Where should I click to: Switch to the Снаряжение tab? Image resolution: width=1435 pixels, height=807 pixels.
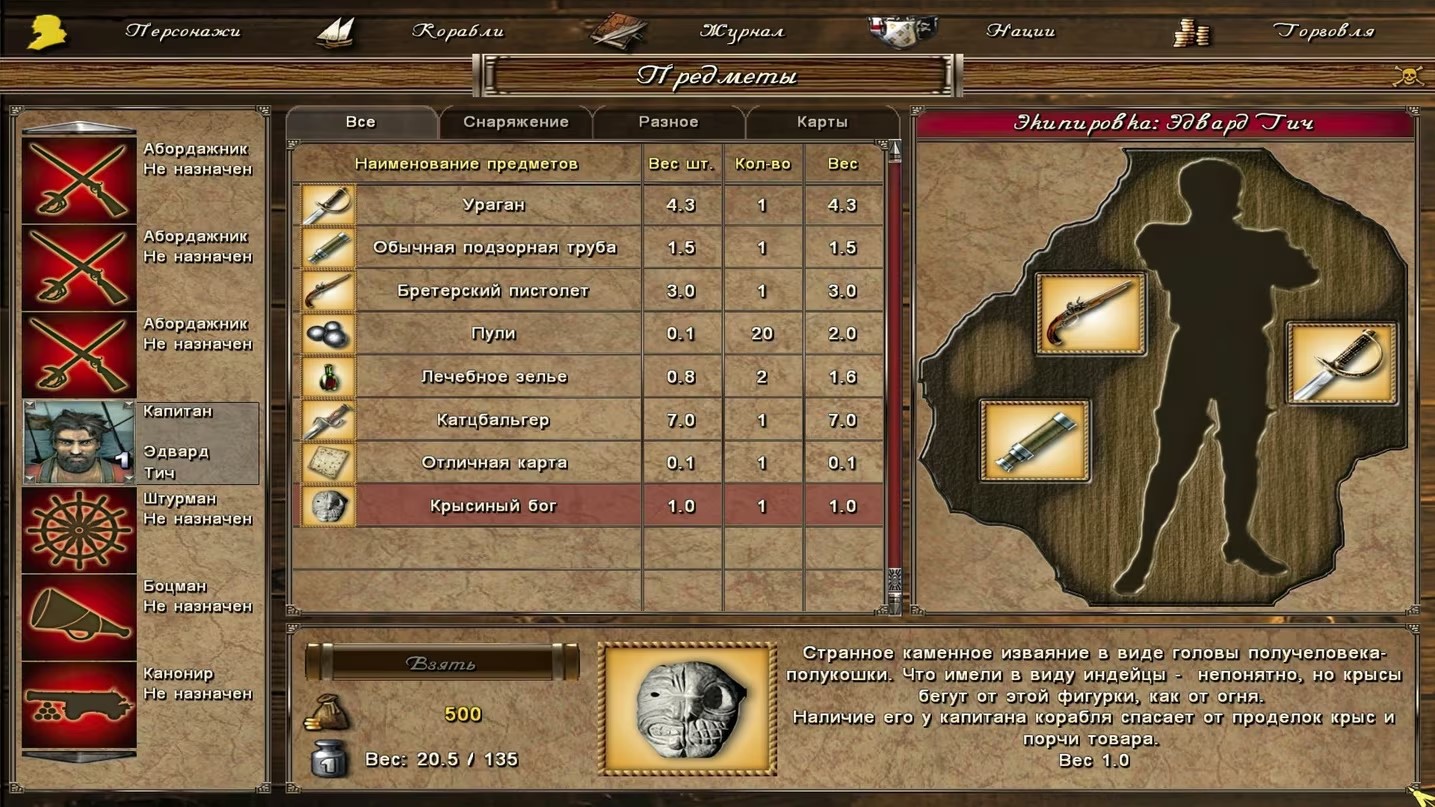click(515, 122)
